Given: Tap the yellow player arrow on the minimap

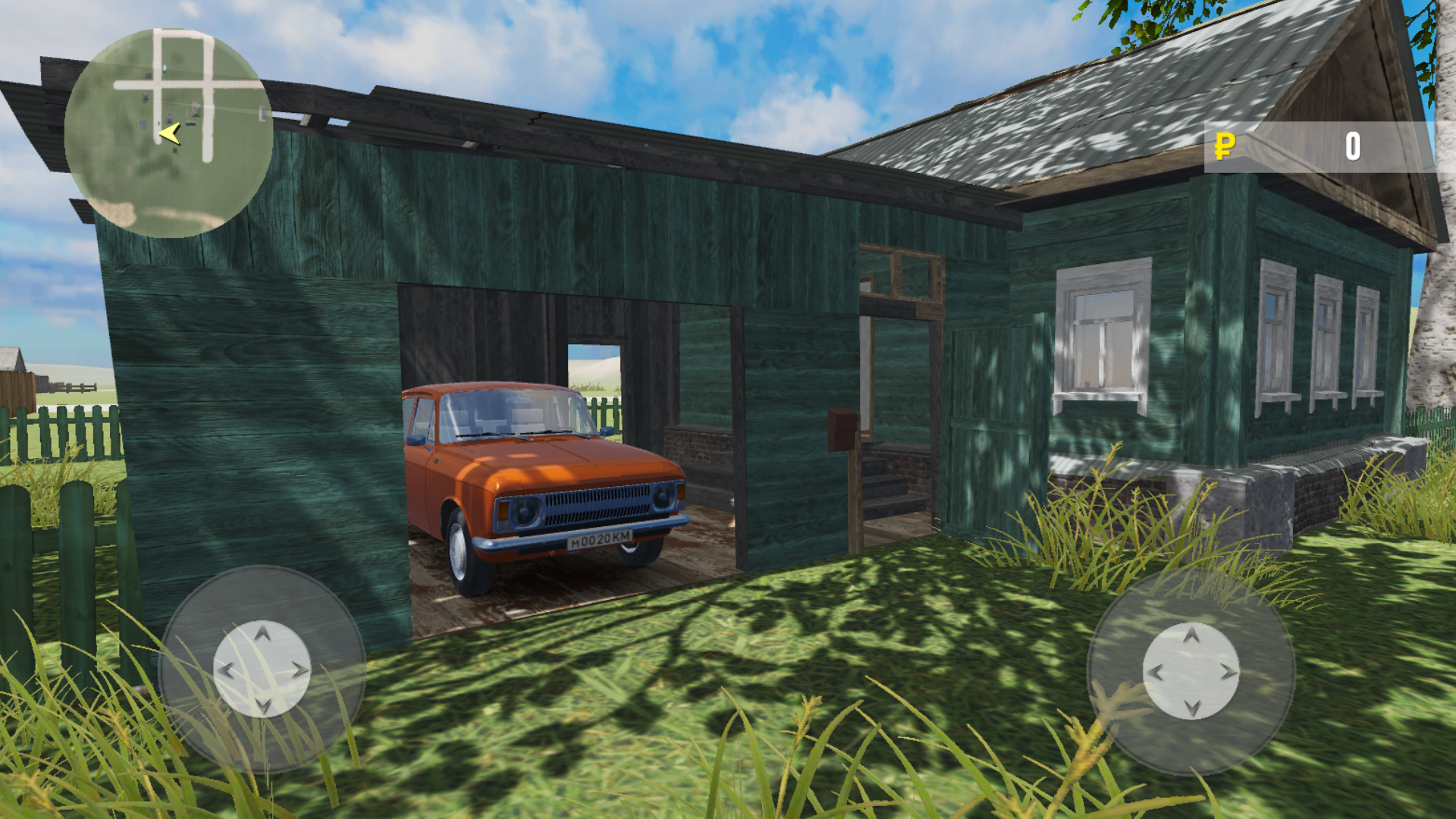Looking at the screenshot, I should click(168, 133).
